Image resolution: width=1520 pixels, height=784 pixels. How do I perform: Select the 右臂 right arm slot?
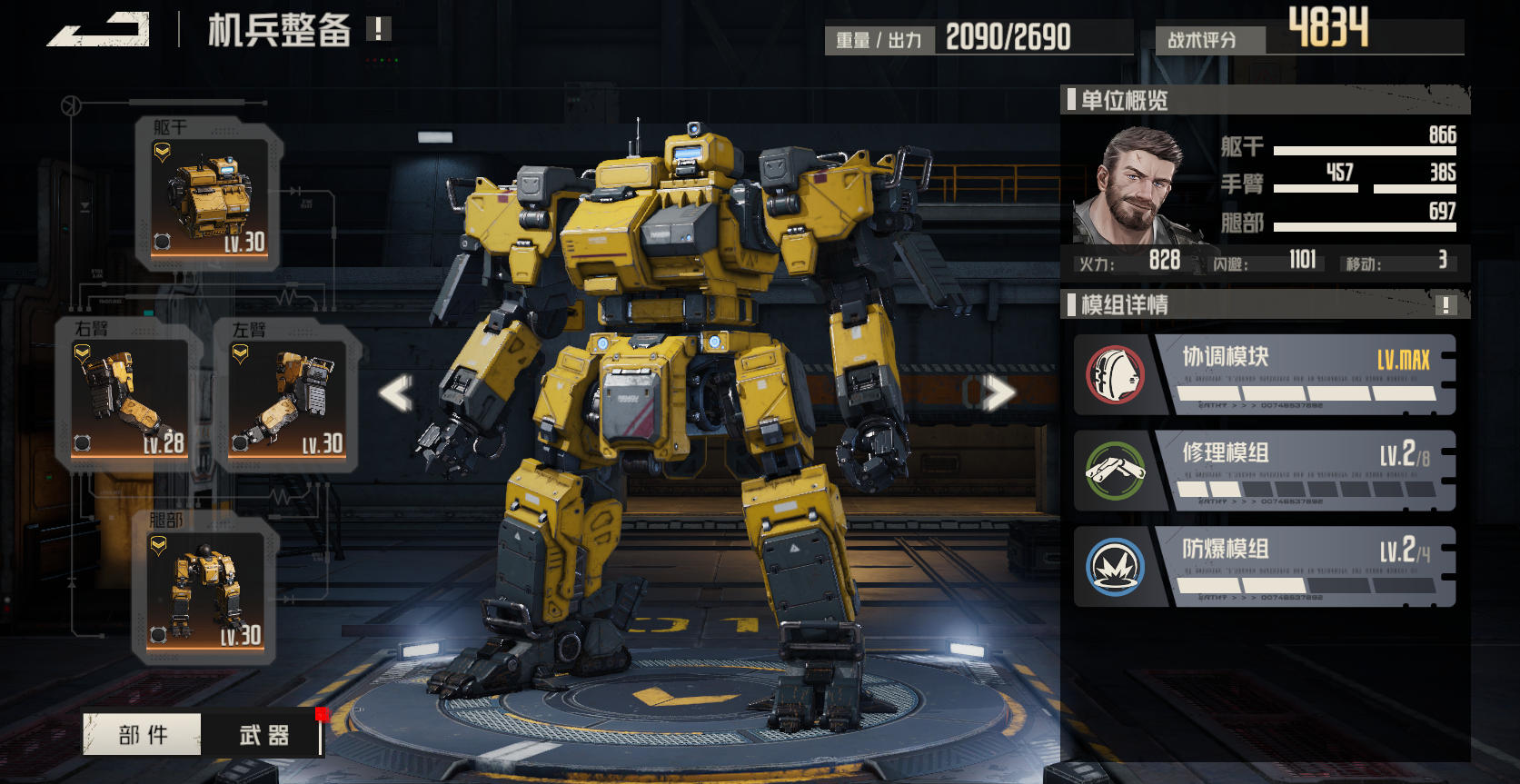tap(129, 396)
